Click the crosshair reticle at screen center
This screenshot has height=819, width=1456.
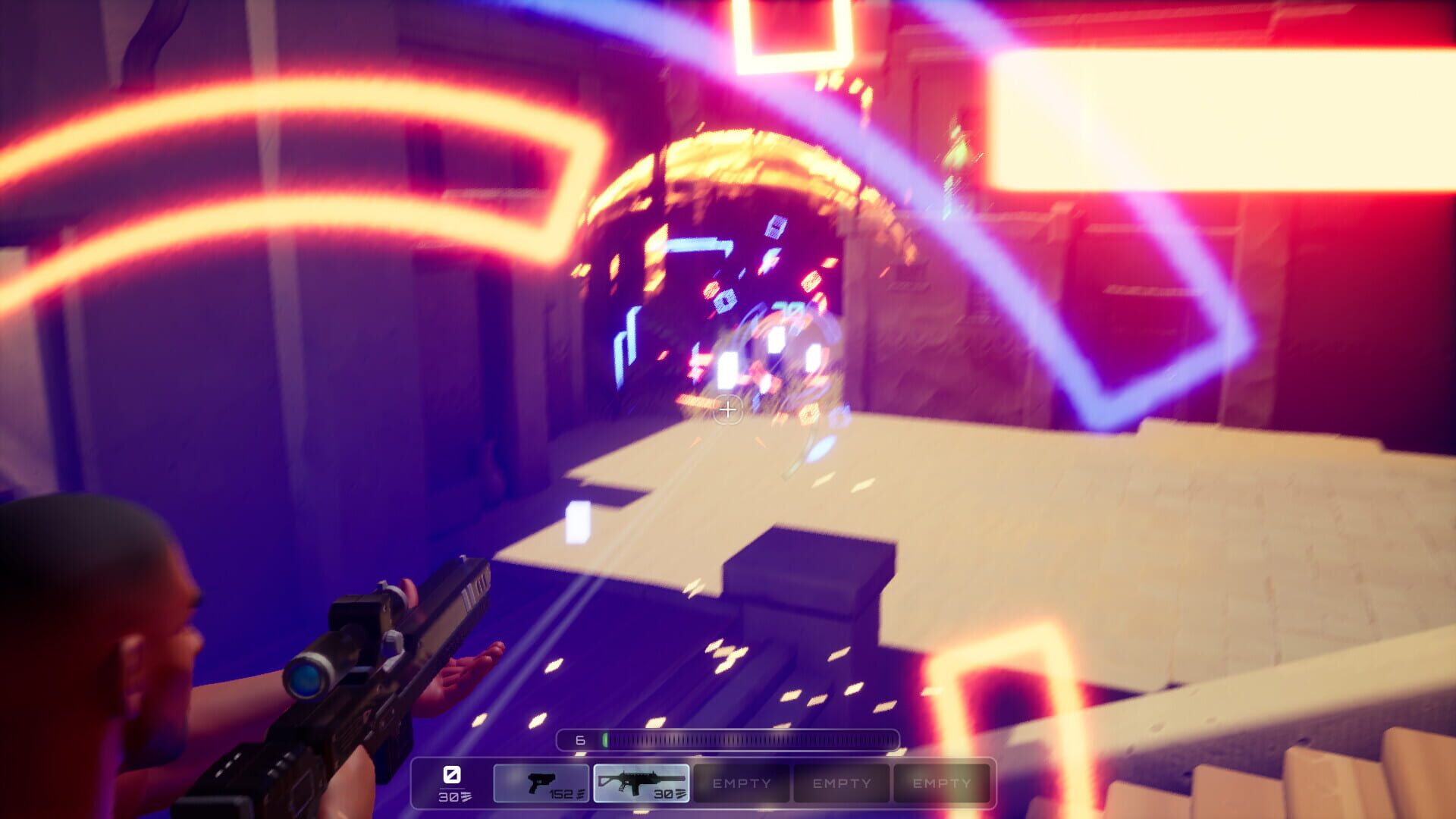pos(728,409)
